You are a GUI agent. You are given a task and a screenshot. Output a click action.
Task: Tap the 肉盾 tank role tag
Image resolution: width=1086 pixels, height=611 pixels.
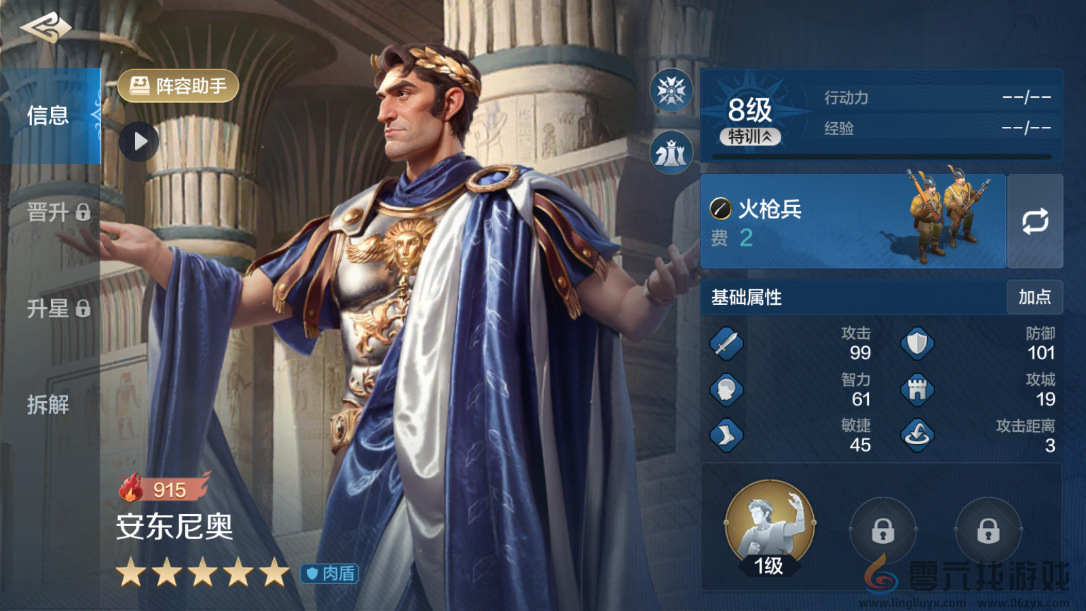[329, 574]
